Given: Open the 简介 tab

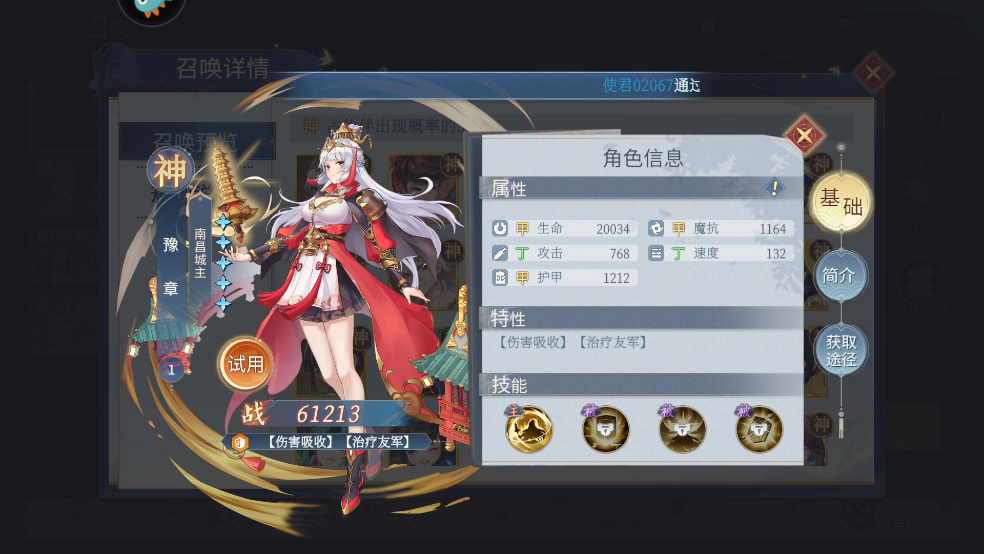Looking at the screenshot, I should pos(839,275).
